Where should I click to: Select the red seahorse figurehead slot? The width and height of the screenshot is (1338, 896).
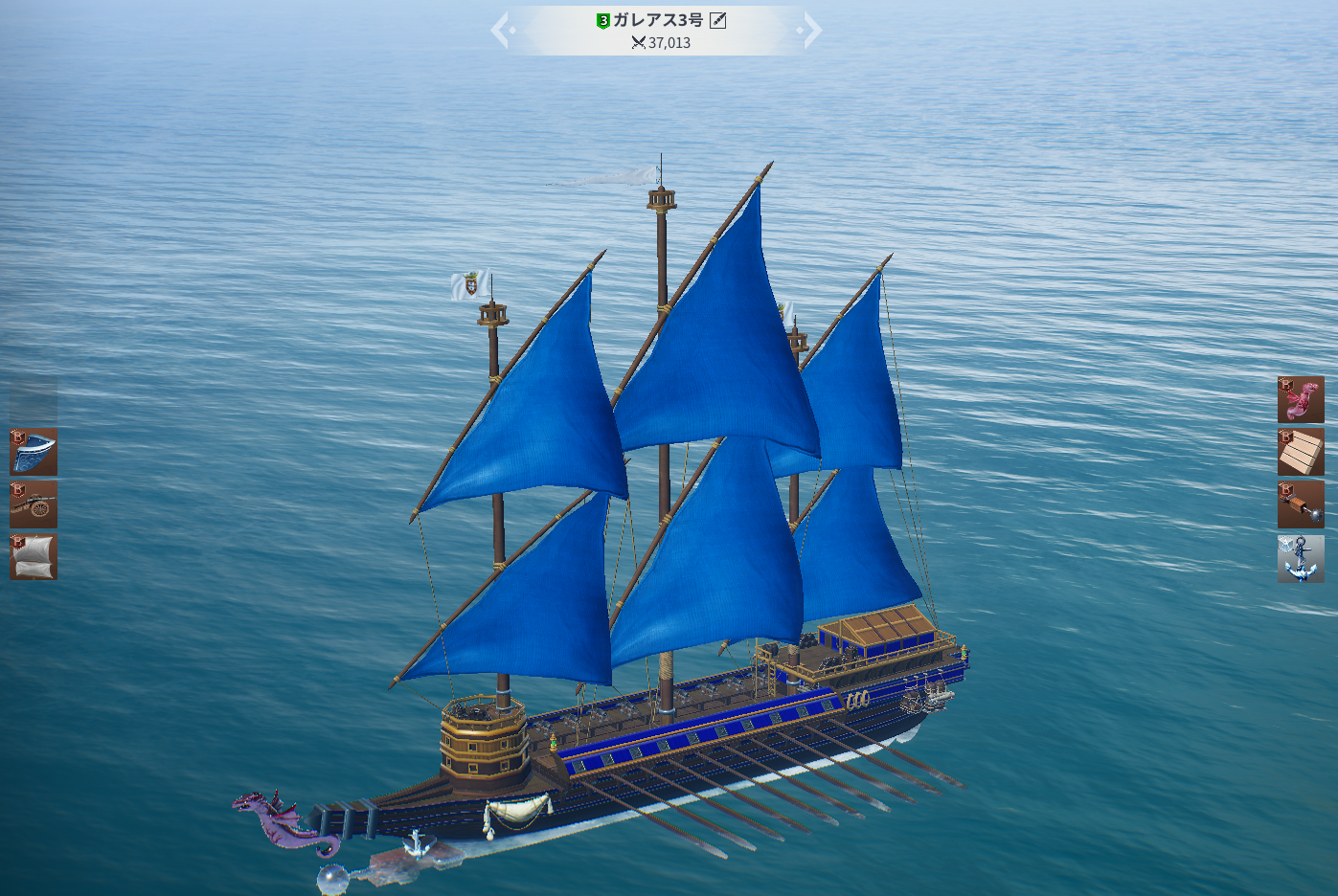pos(1301,400)
